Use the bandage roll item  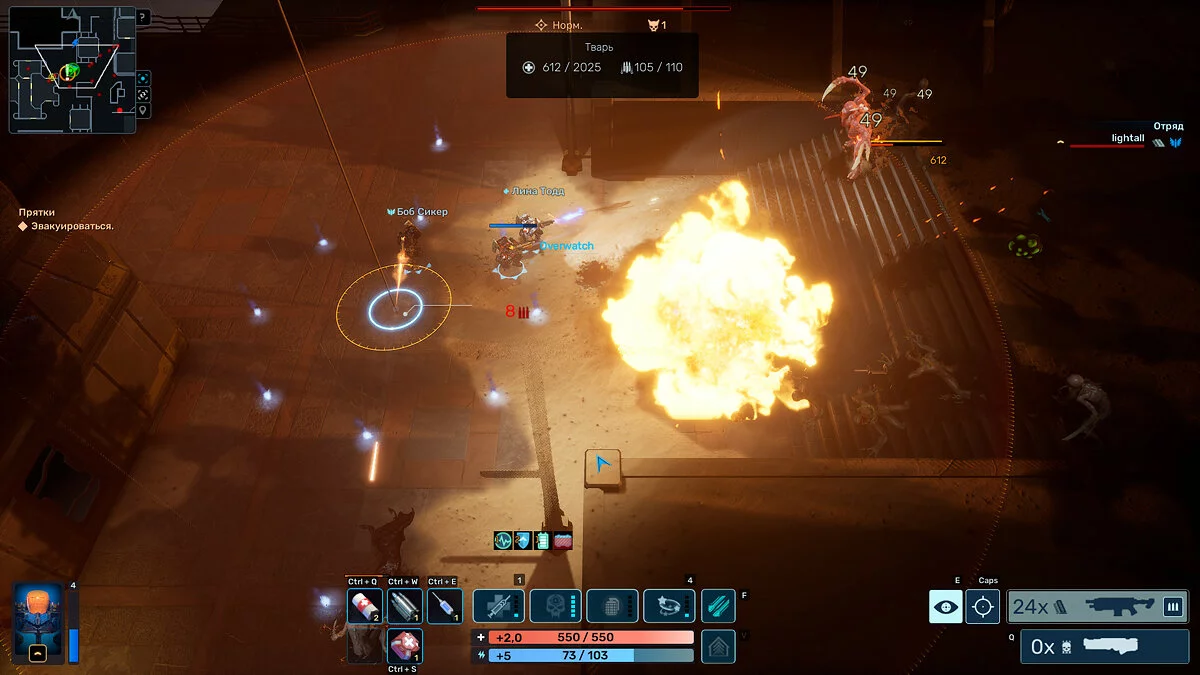click(x=364, y=606)
